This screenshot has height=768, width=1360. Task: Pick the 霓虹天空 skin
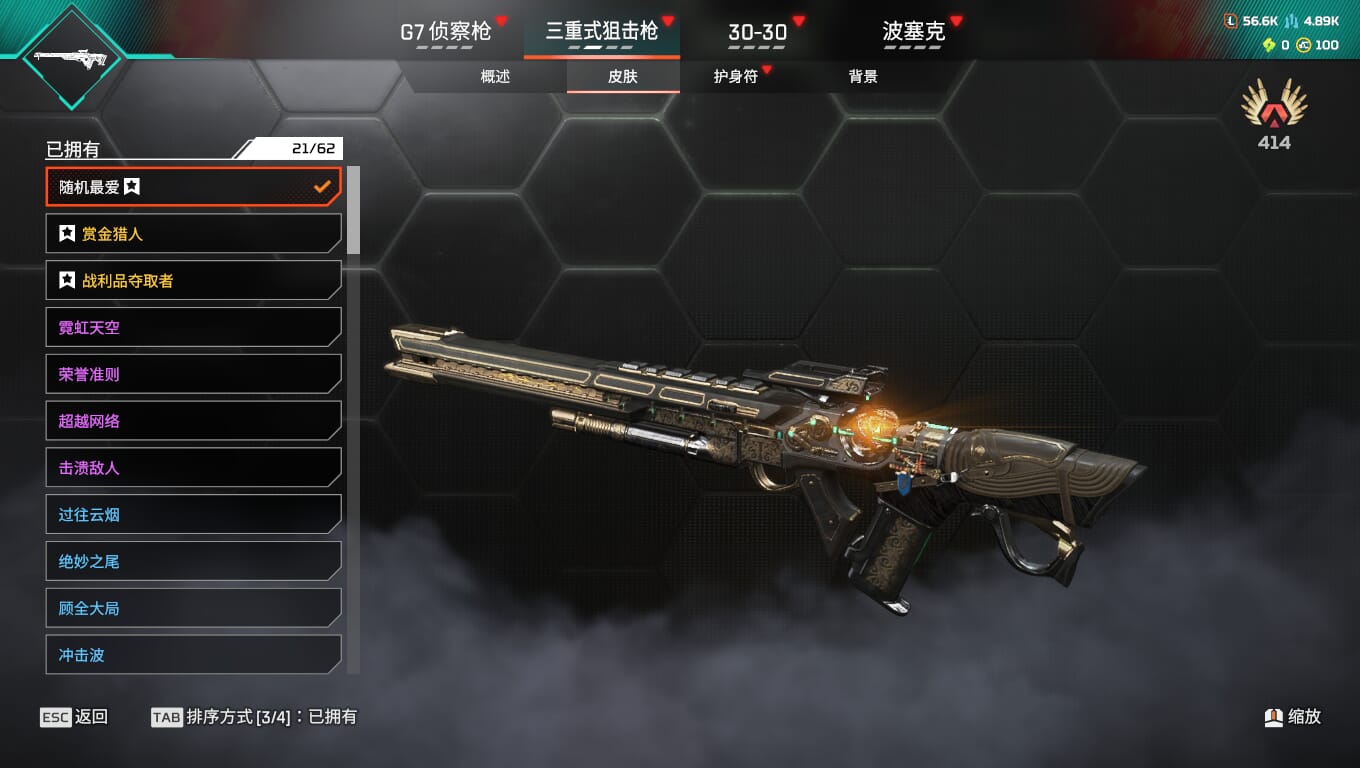[x=193, y=327]
